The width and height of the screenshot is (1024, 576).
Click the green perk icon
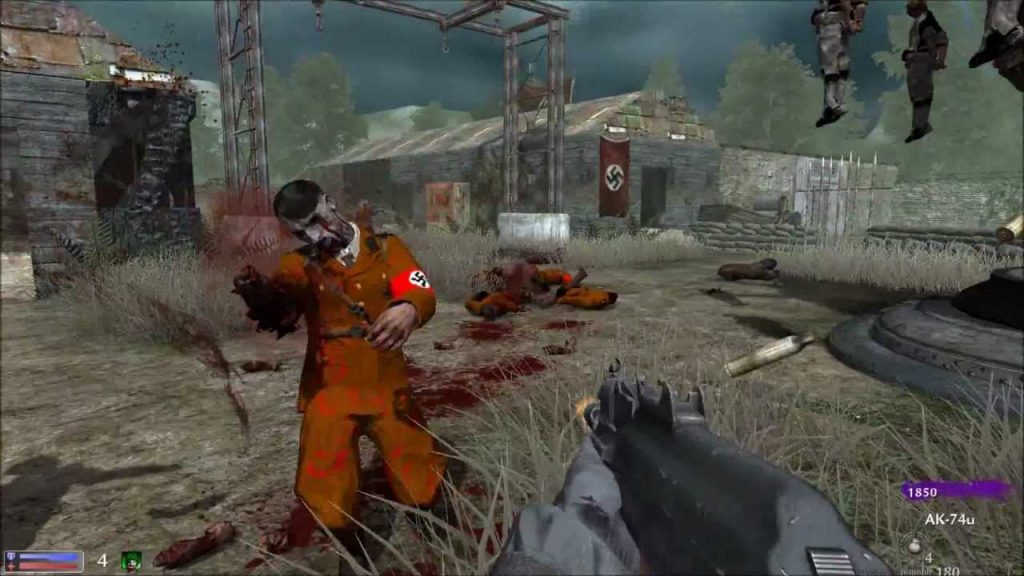click(131, 561)
